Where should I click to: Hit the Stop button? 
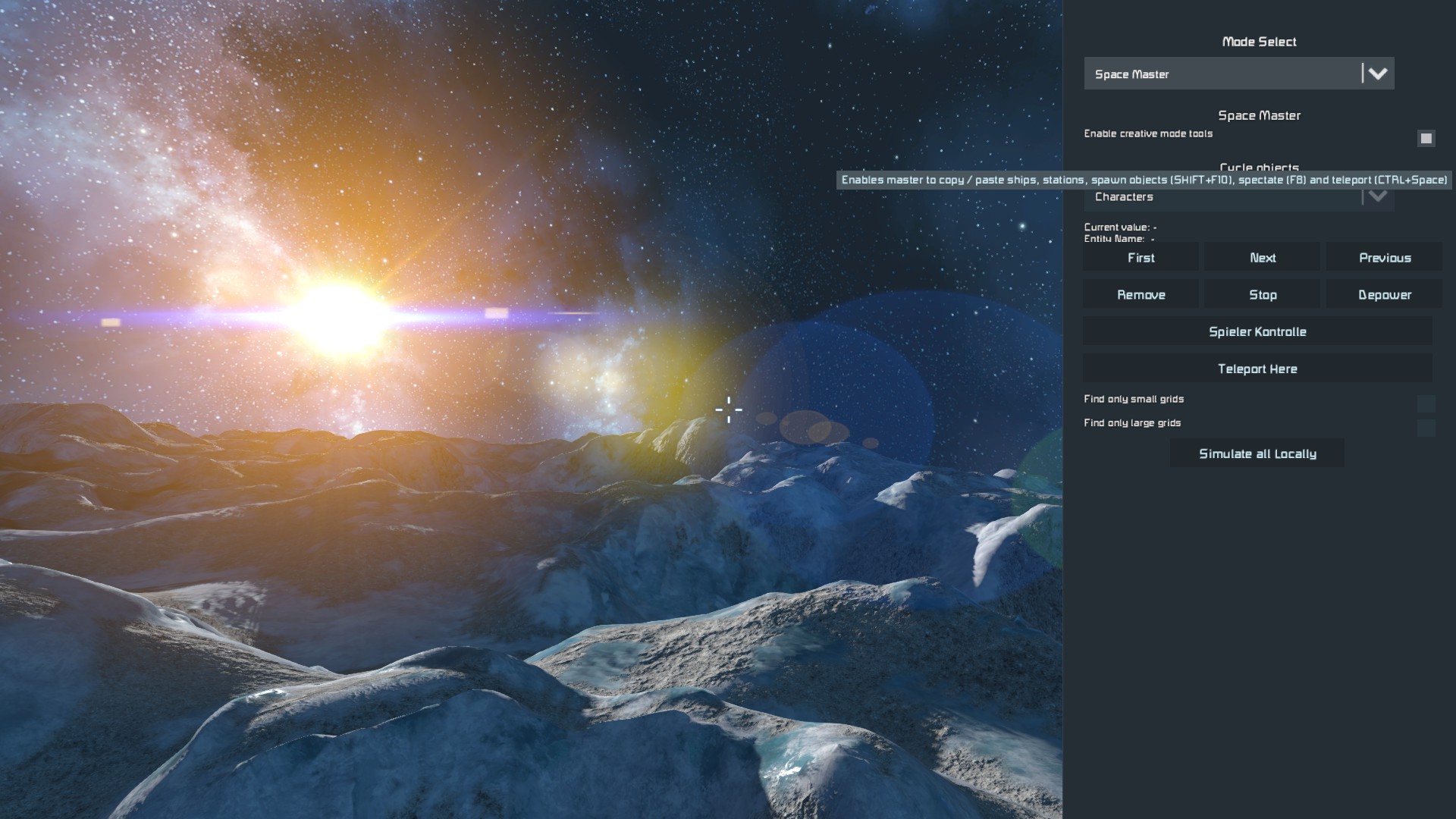[1263, 295]
